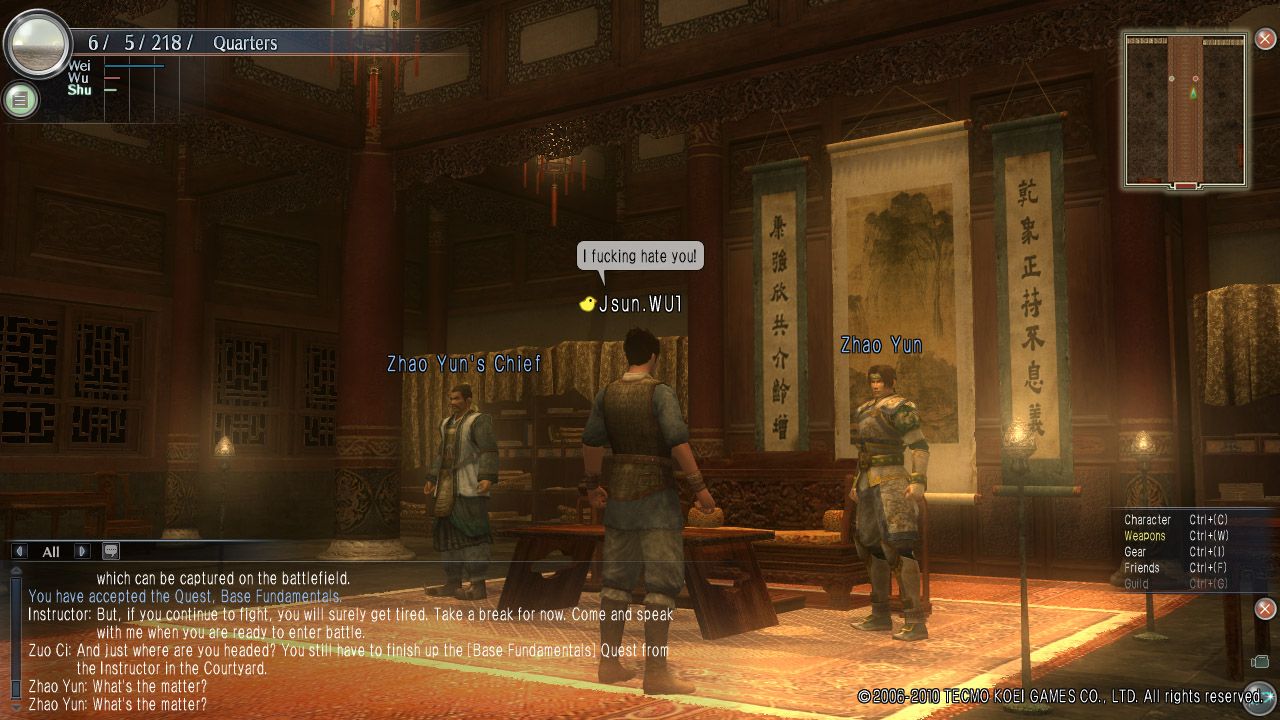
Task: Click the chat log scrollbar up arrow
Action: (16, 571)
